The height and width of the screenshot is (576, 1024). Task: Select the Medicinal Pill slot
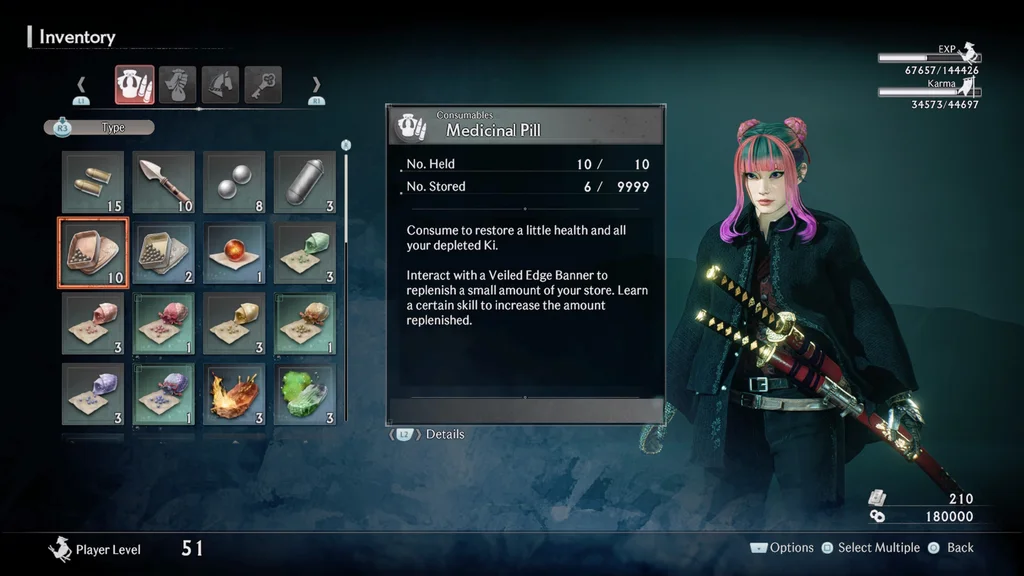point(93,252)
